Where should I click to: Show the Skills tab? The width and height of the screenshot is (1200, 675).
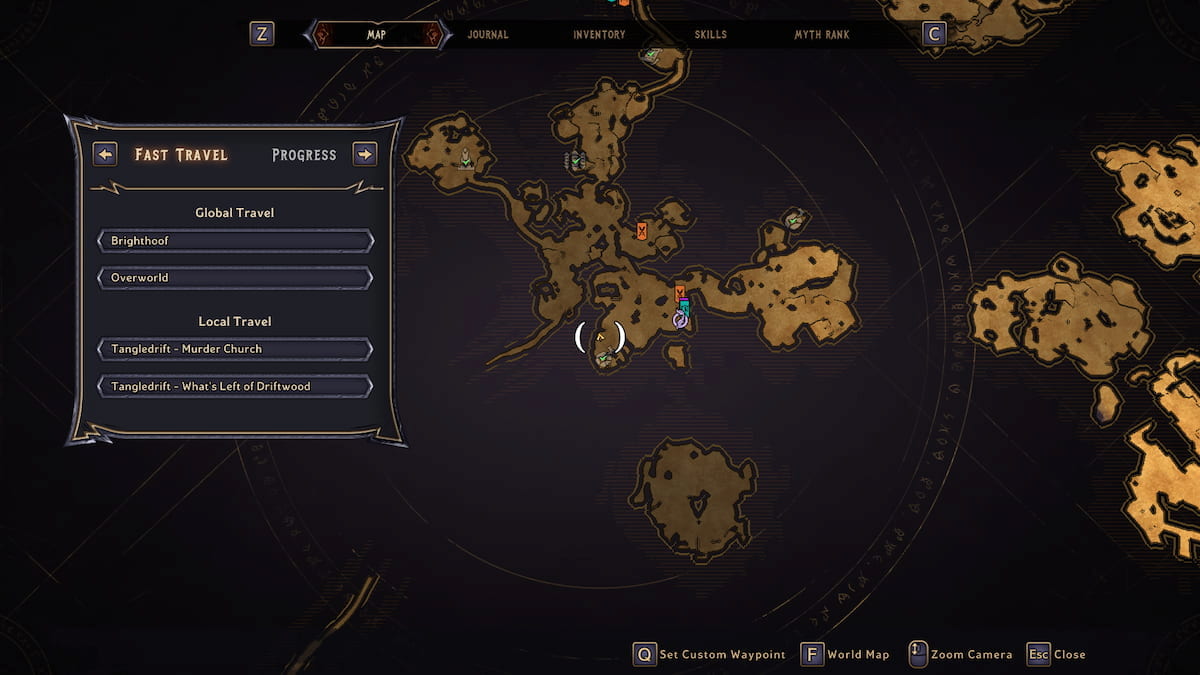[x=711, y=35]
